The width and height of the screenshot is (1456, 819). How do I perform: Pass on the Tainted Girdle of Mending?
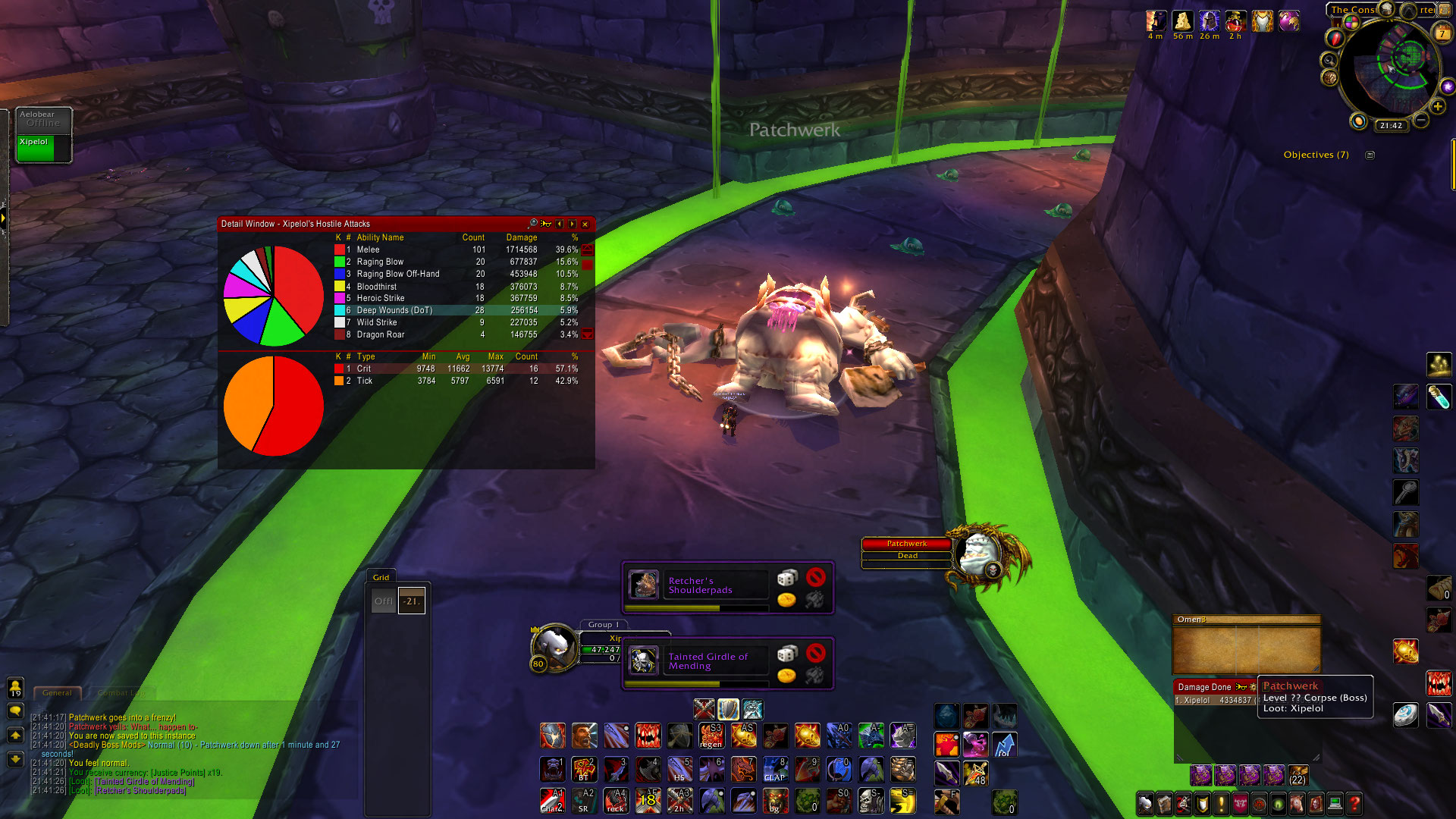815,653
